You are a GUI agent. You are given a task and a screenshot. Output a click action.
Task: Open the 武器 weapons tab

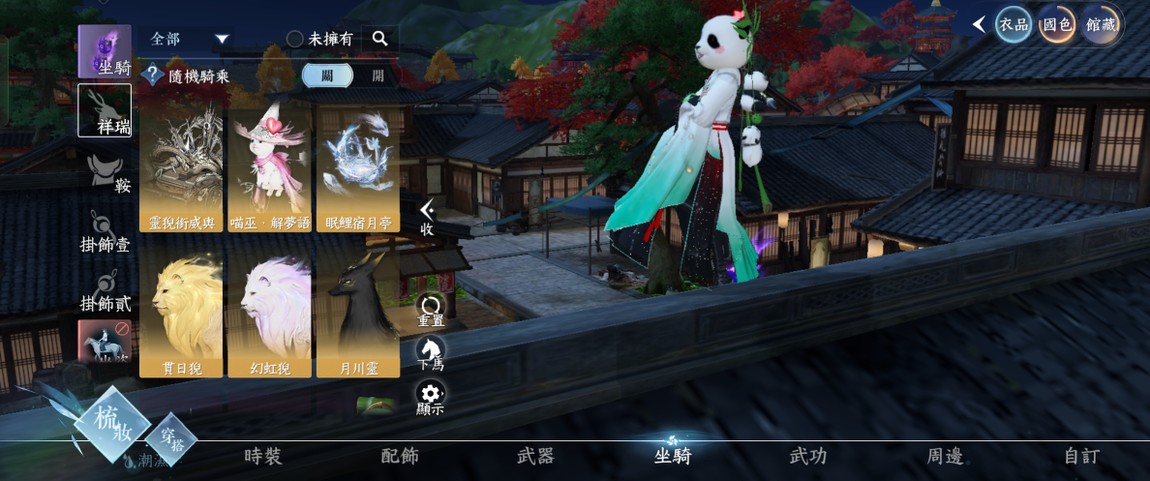pos(536,456)
